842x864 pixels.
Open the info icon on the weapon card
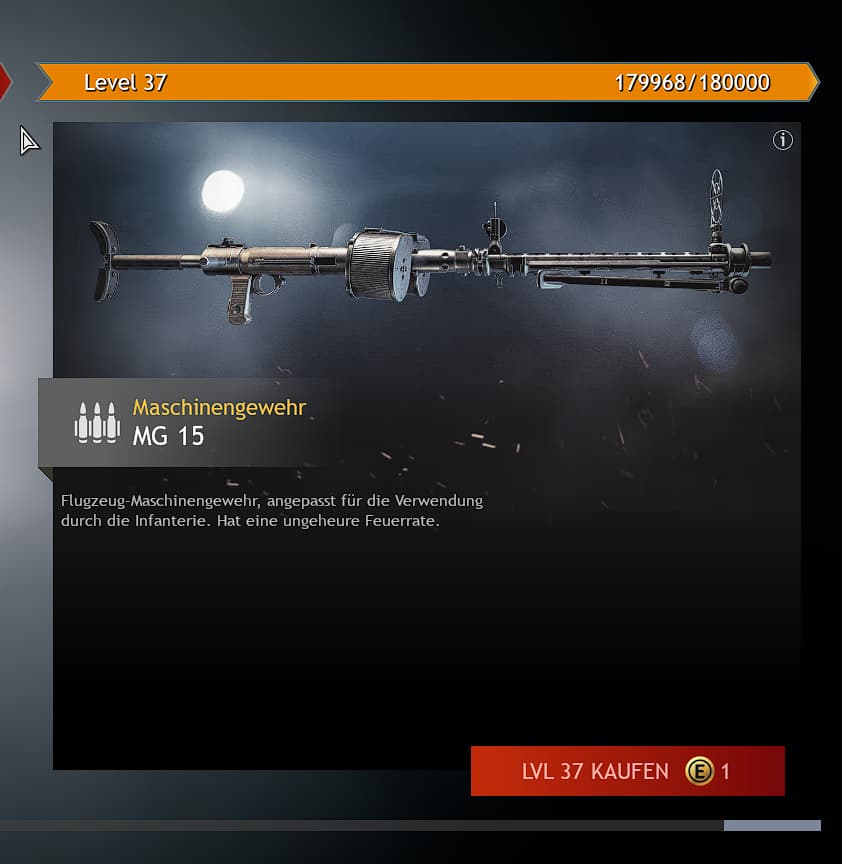coord(783,141)
